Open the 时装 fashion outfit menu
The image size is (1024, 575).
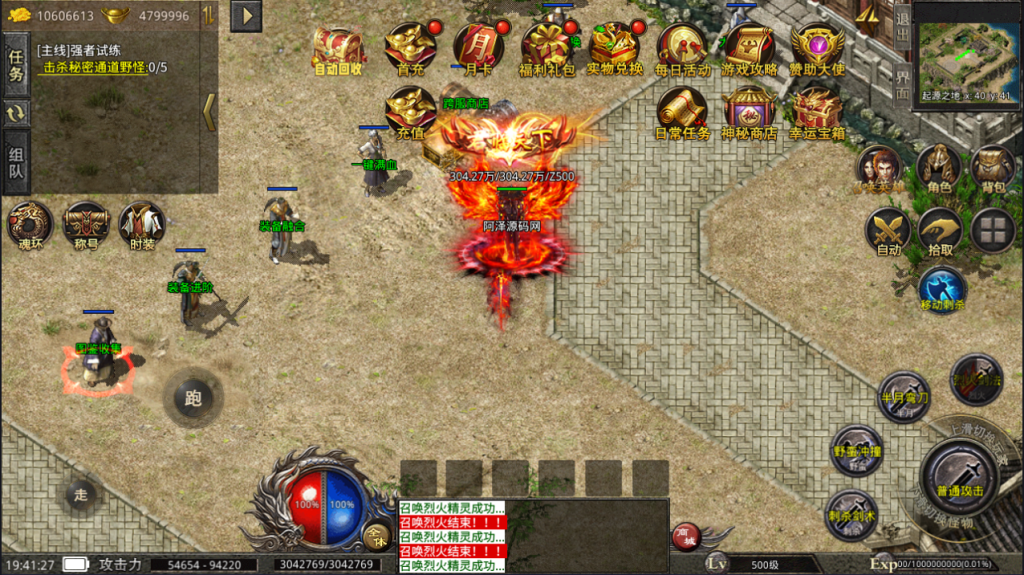pos(142,224)
